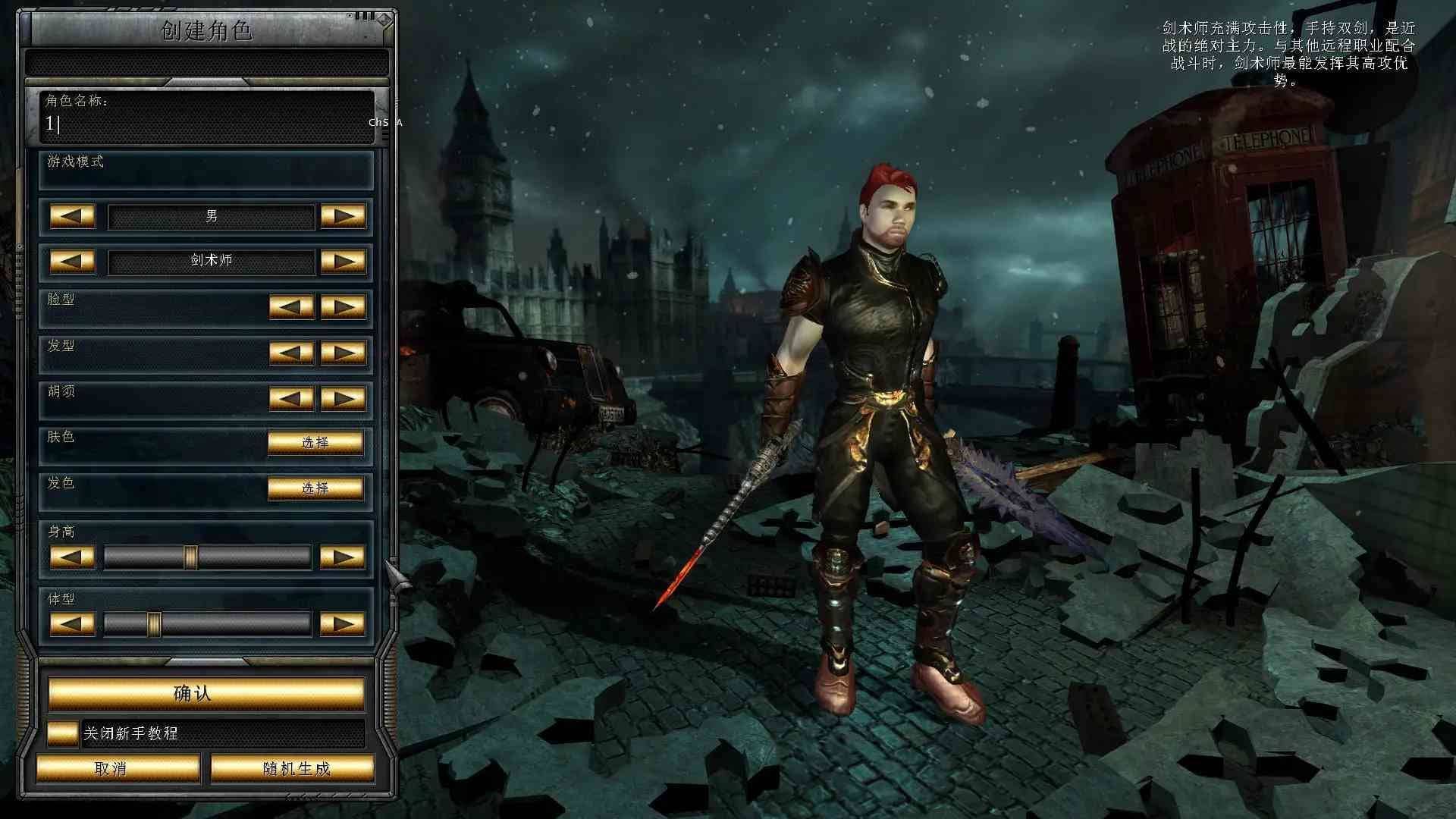Pick the next 发型 hairstyle
1456x819 pixels.
coord(343,353)
